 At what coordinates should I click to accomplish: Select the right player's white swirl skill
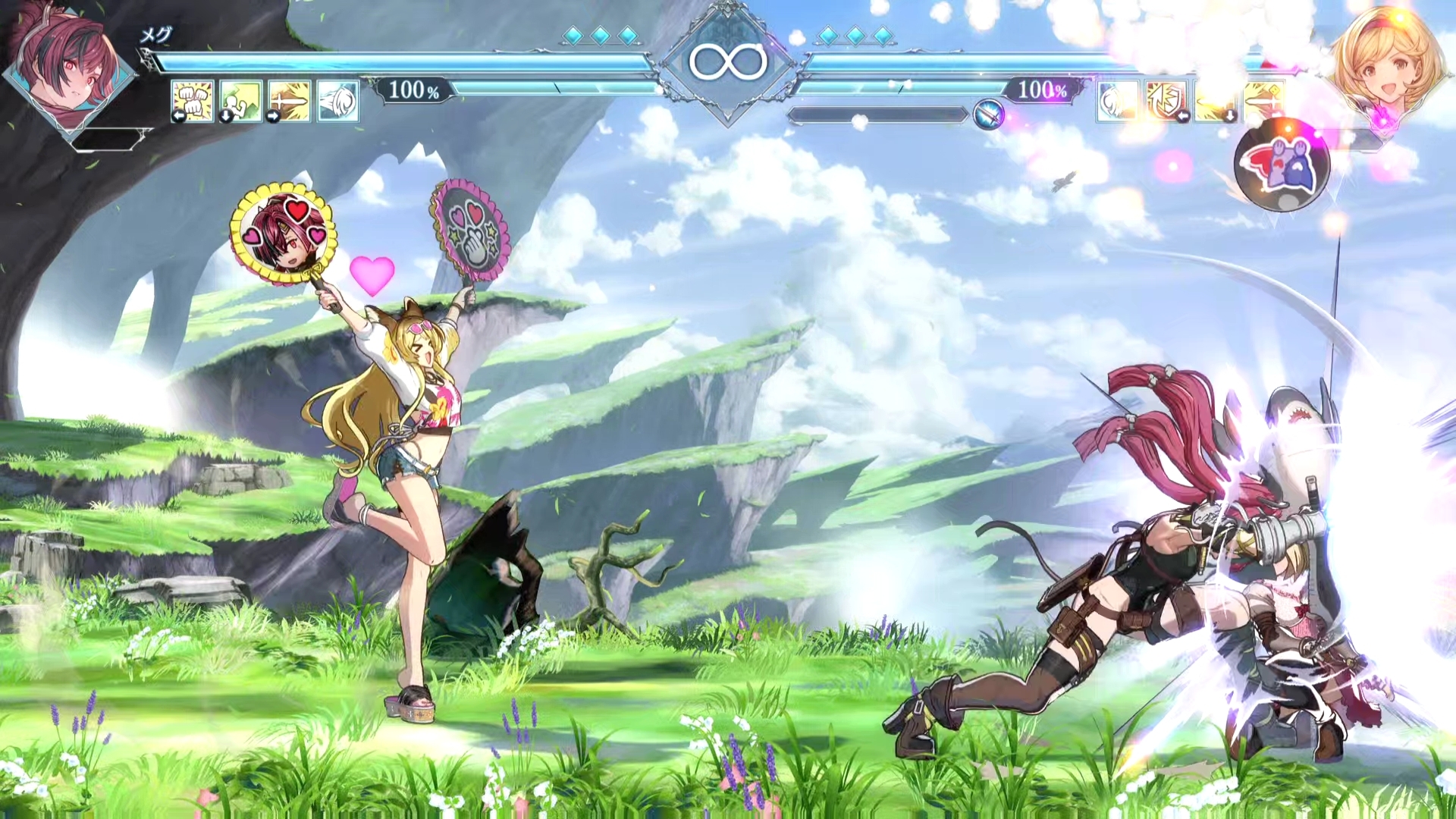point(1117,101)
